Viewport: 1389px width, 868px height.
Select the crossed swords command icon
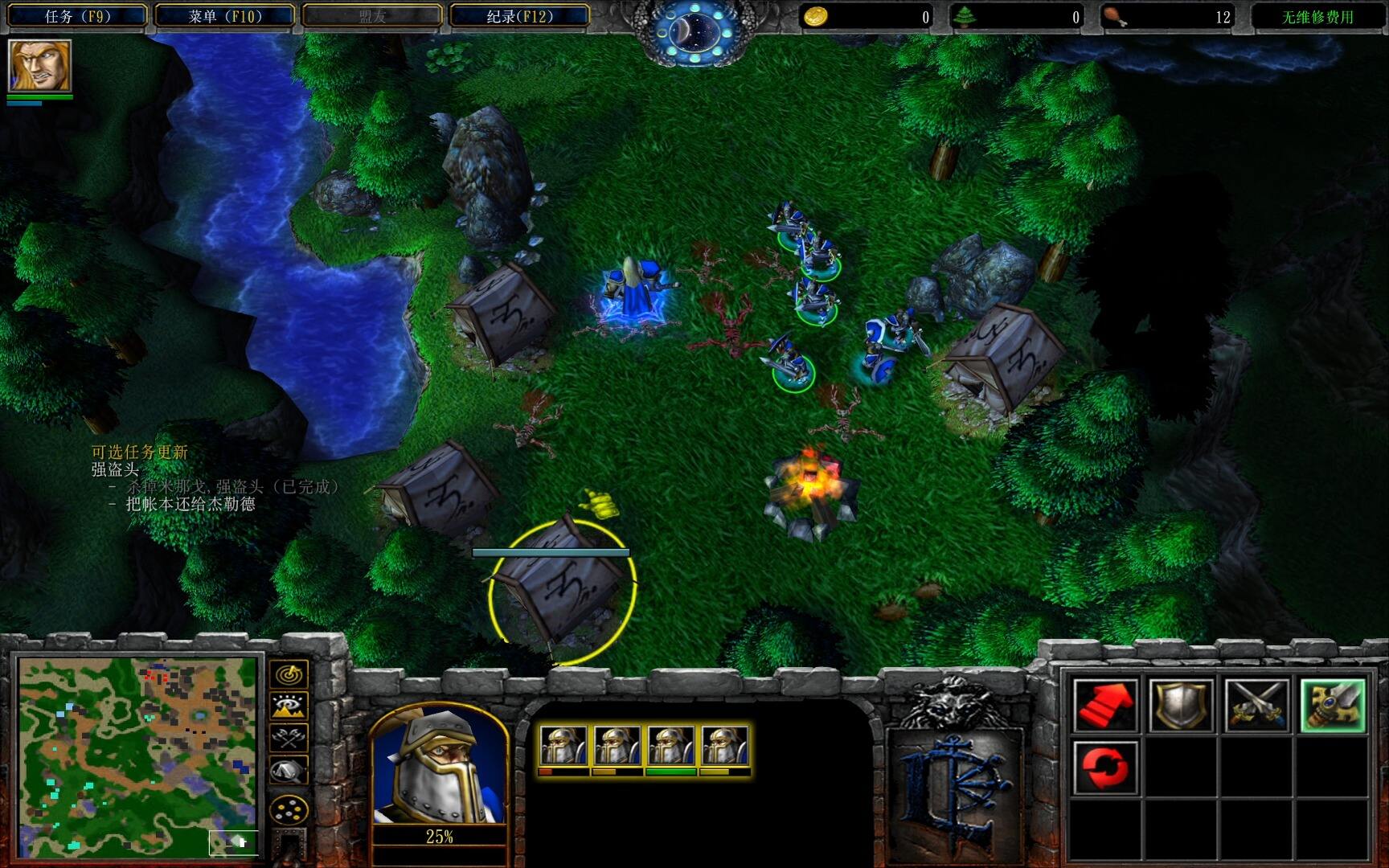[x=1256, y=705]
